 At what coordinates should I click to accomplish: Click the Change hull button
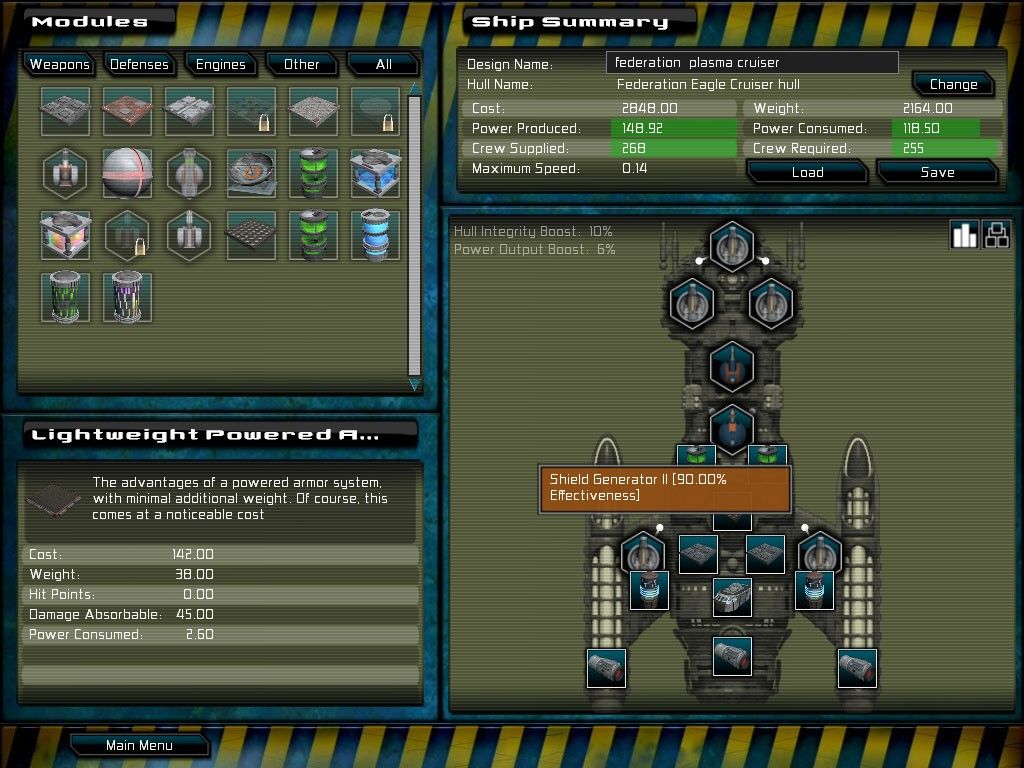pyautogui.click(x=952, y=84)
